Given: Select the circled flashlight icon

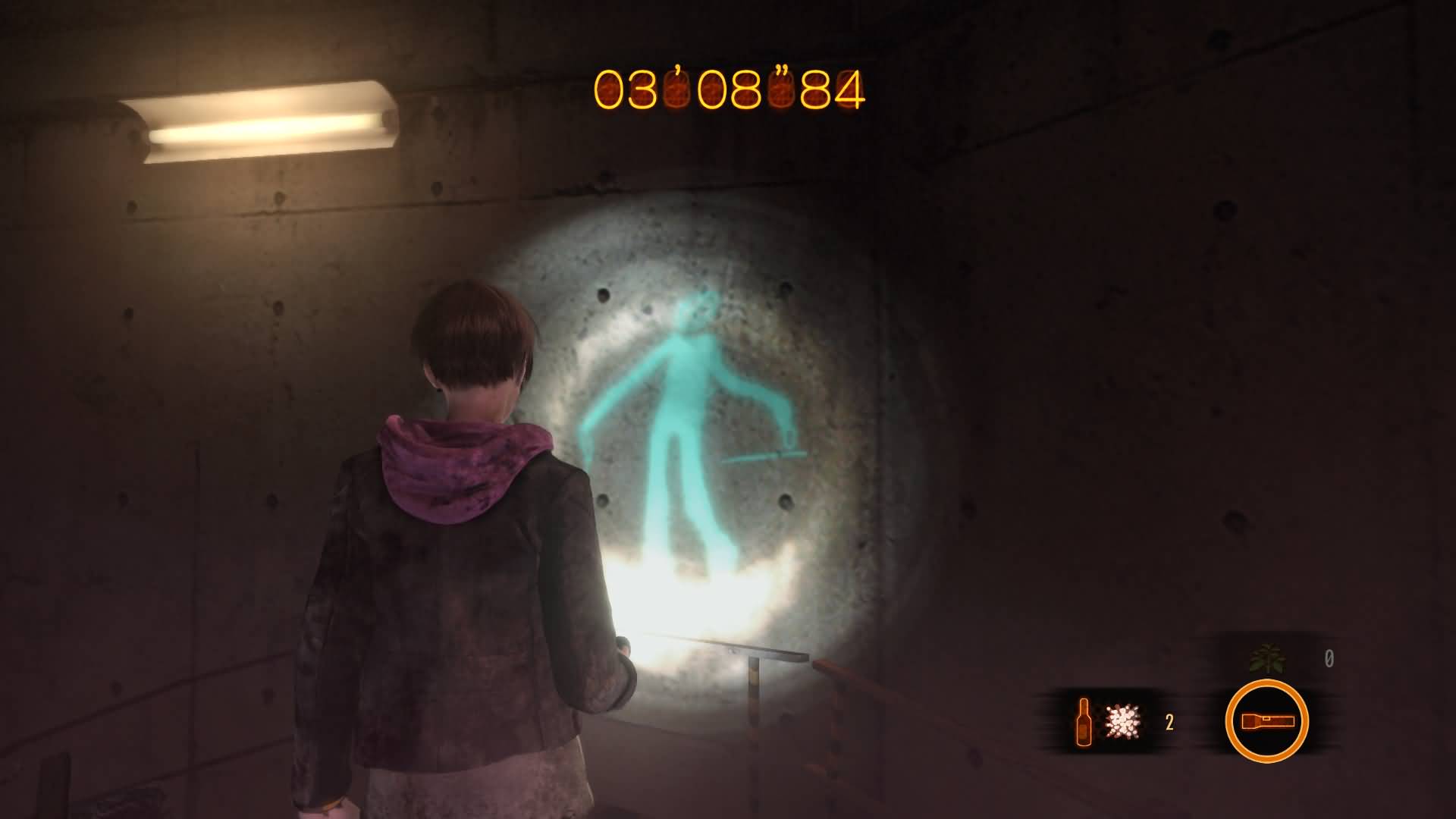Looking at the screenshot, I should coord(1266,721).
